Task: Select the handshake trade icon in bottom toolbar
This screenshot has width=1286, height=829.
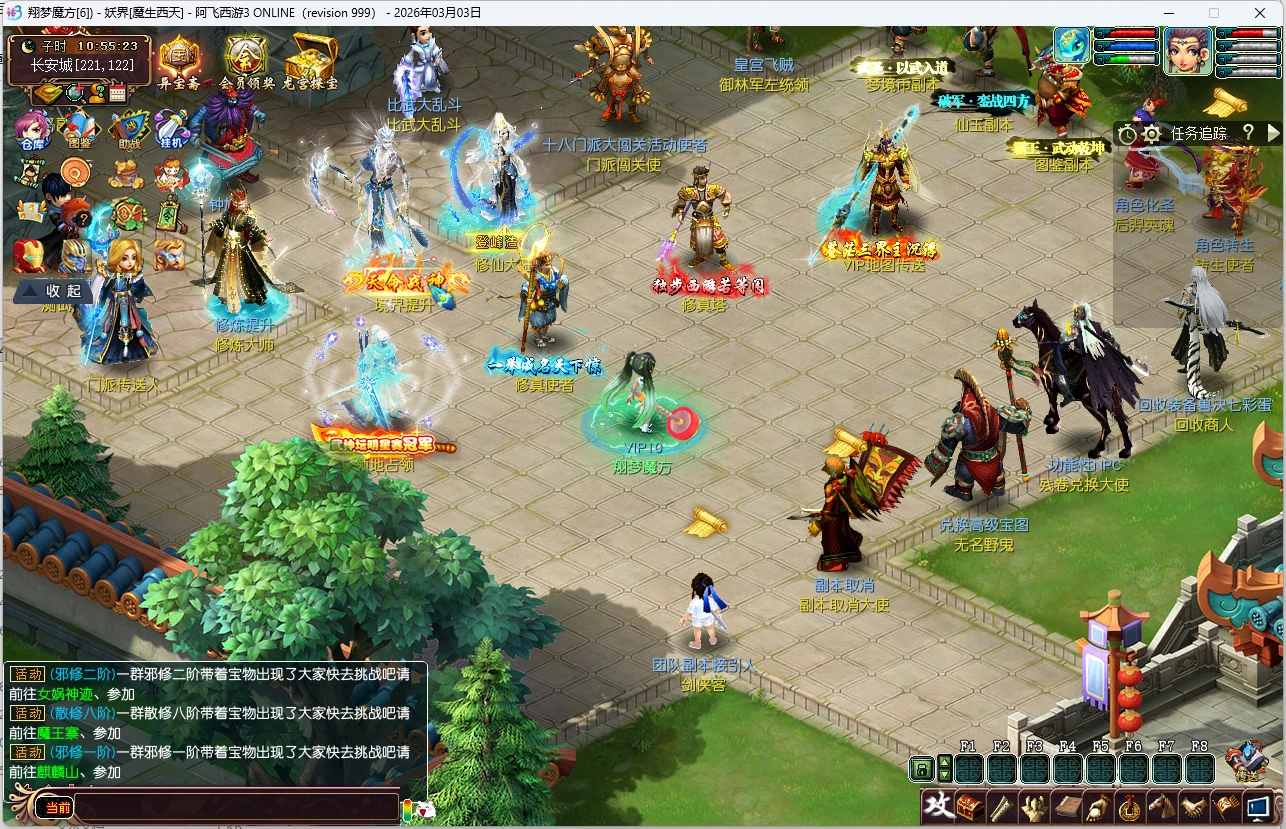Action: (1195, 806)
